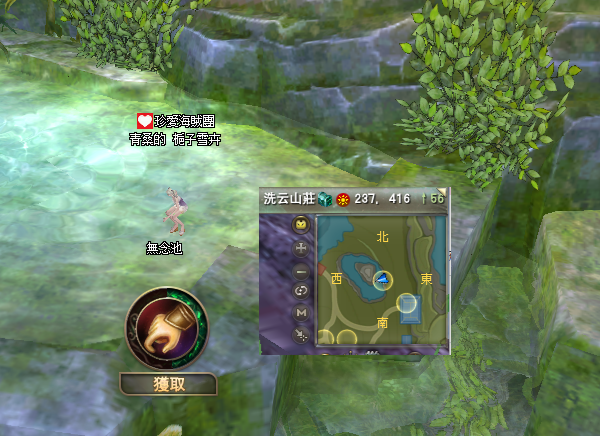Viewport: 600px width, 436px height.
Task: Toggle the minimap's top-right corner triangle
Action: click(x=445, y=192)
